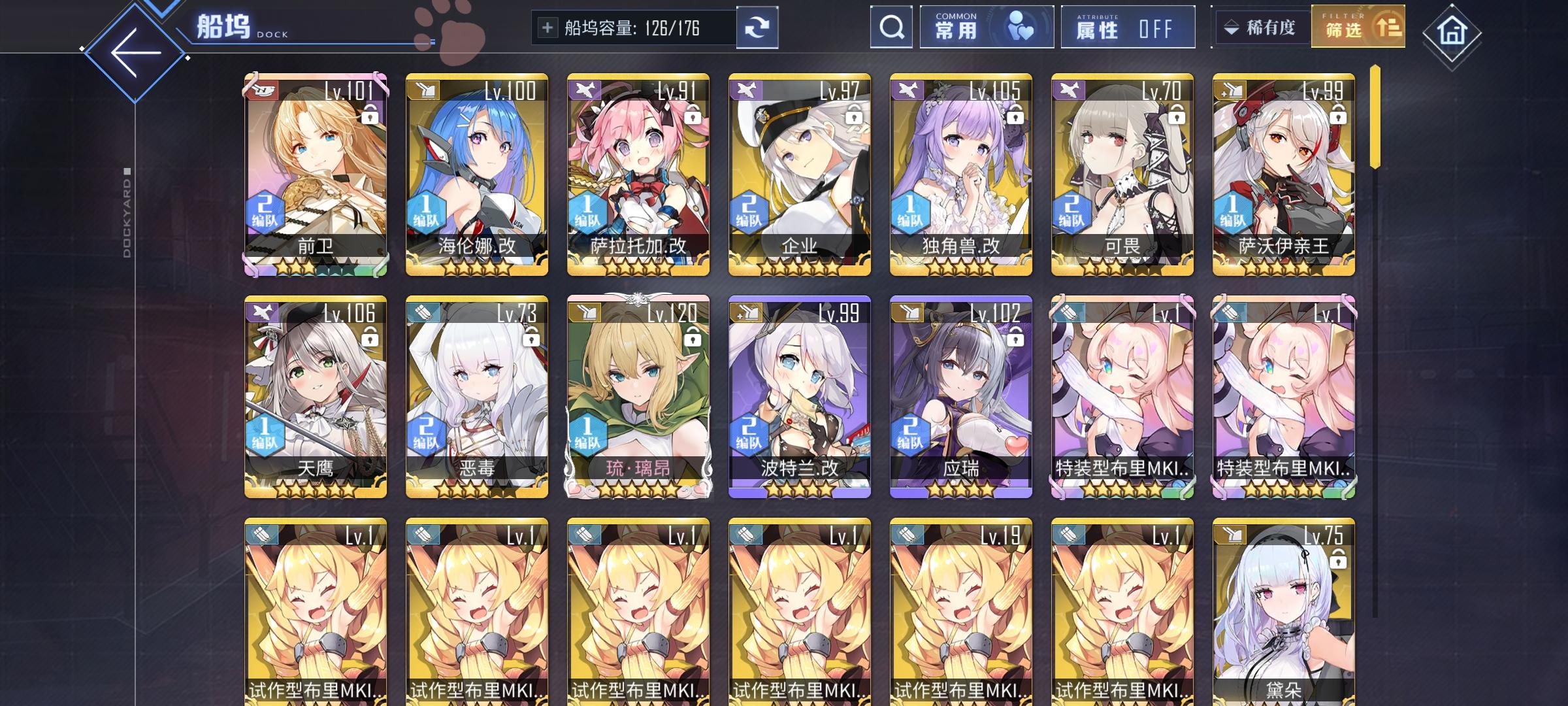Click the refresh icon beside dock capacity
This screenshot has width=1568, height=706.
coord(758,27)
